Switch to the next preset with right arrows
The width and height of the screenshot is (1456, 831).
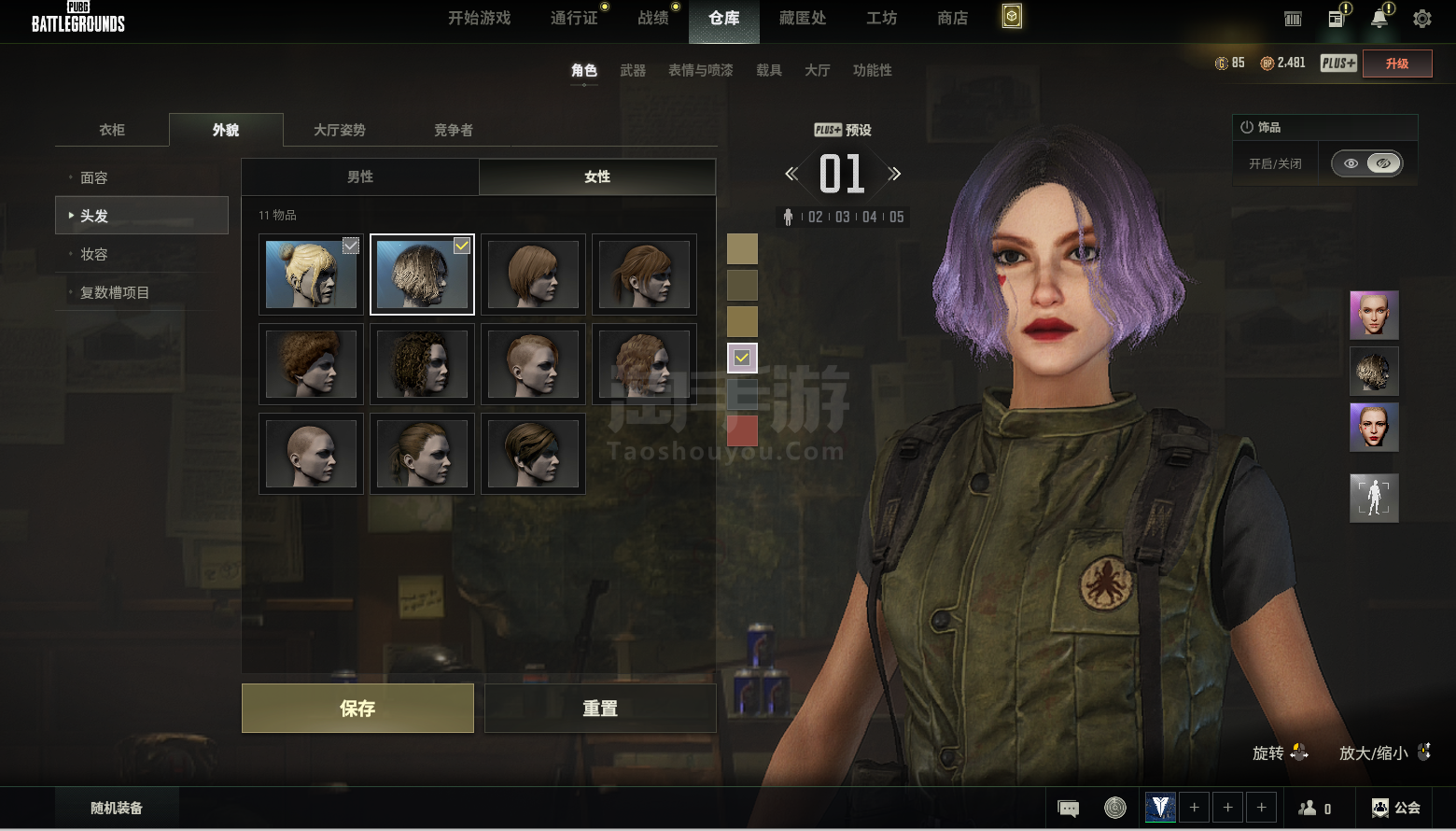pyautogui.click(x=895, y=174)
